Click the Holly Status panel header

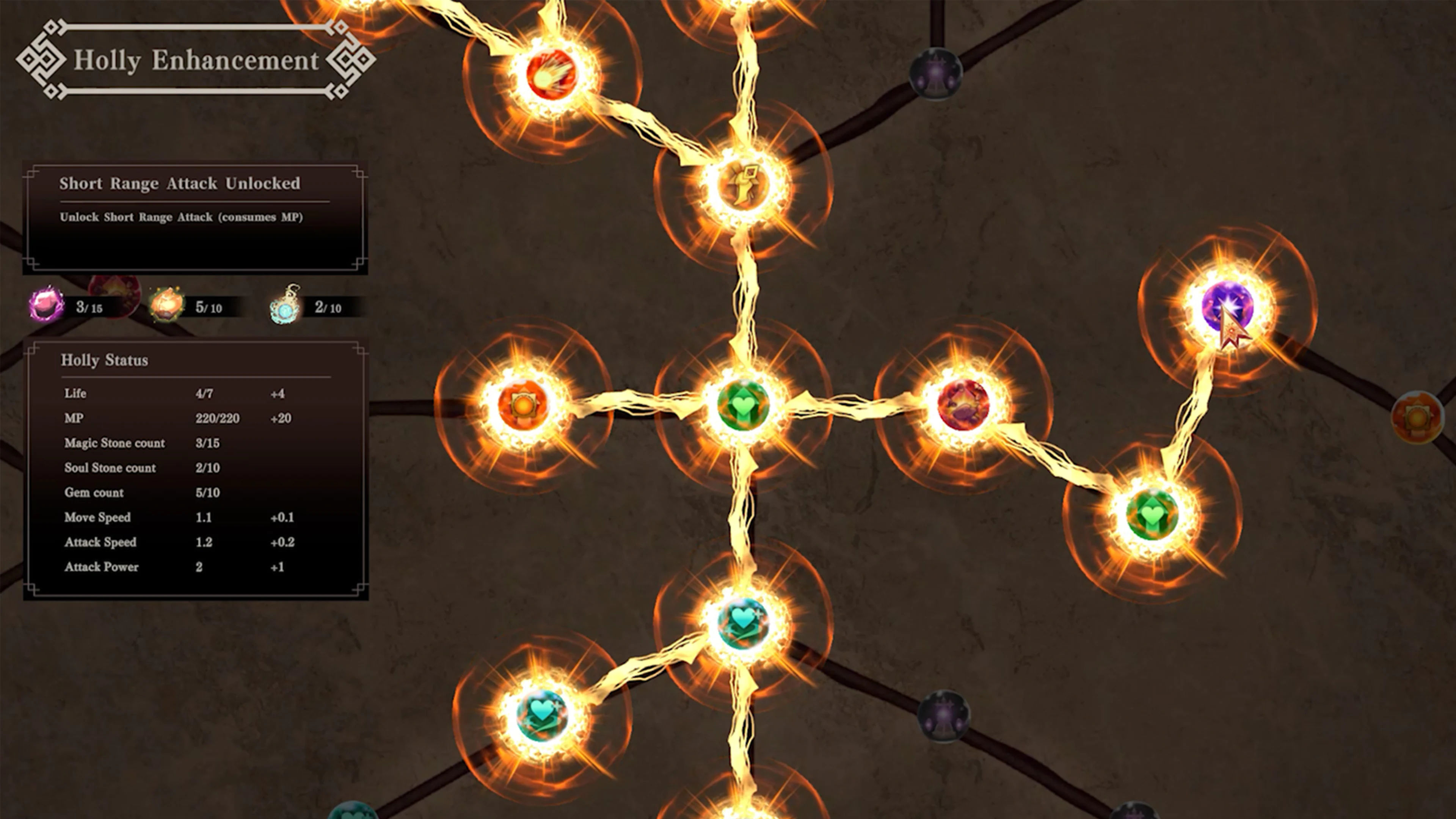click(x=105, y=360)
